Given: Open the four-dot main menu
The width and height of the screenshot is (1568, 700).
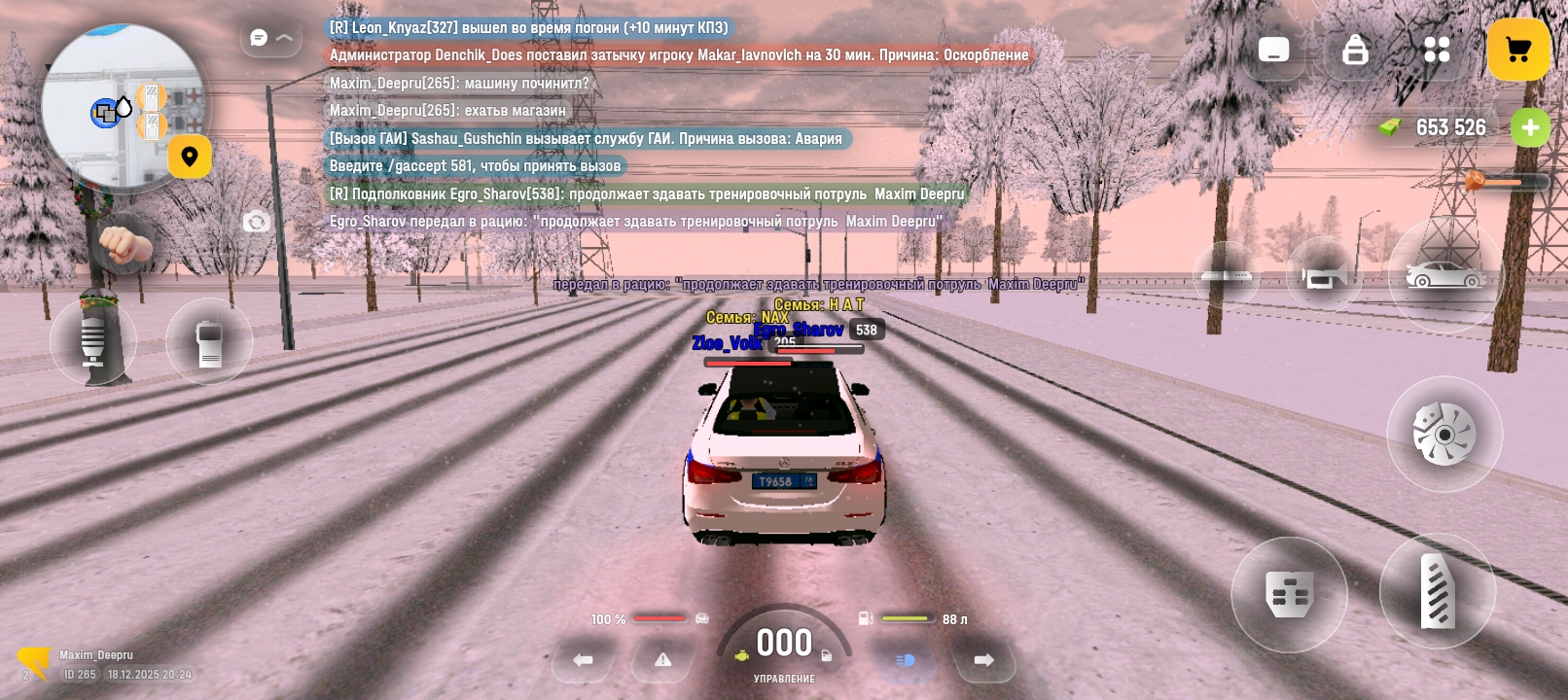Looking at the screenshot, I should pyautogui.click(x=1437, y=50).
